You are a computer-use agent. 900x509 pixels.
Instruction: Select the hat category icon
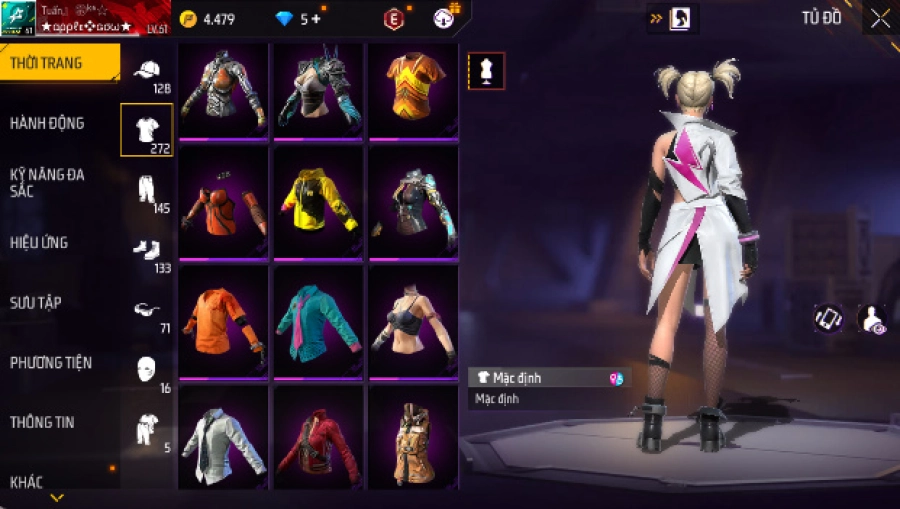147,72
